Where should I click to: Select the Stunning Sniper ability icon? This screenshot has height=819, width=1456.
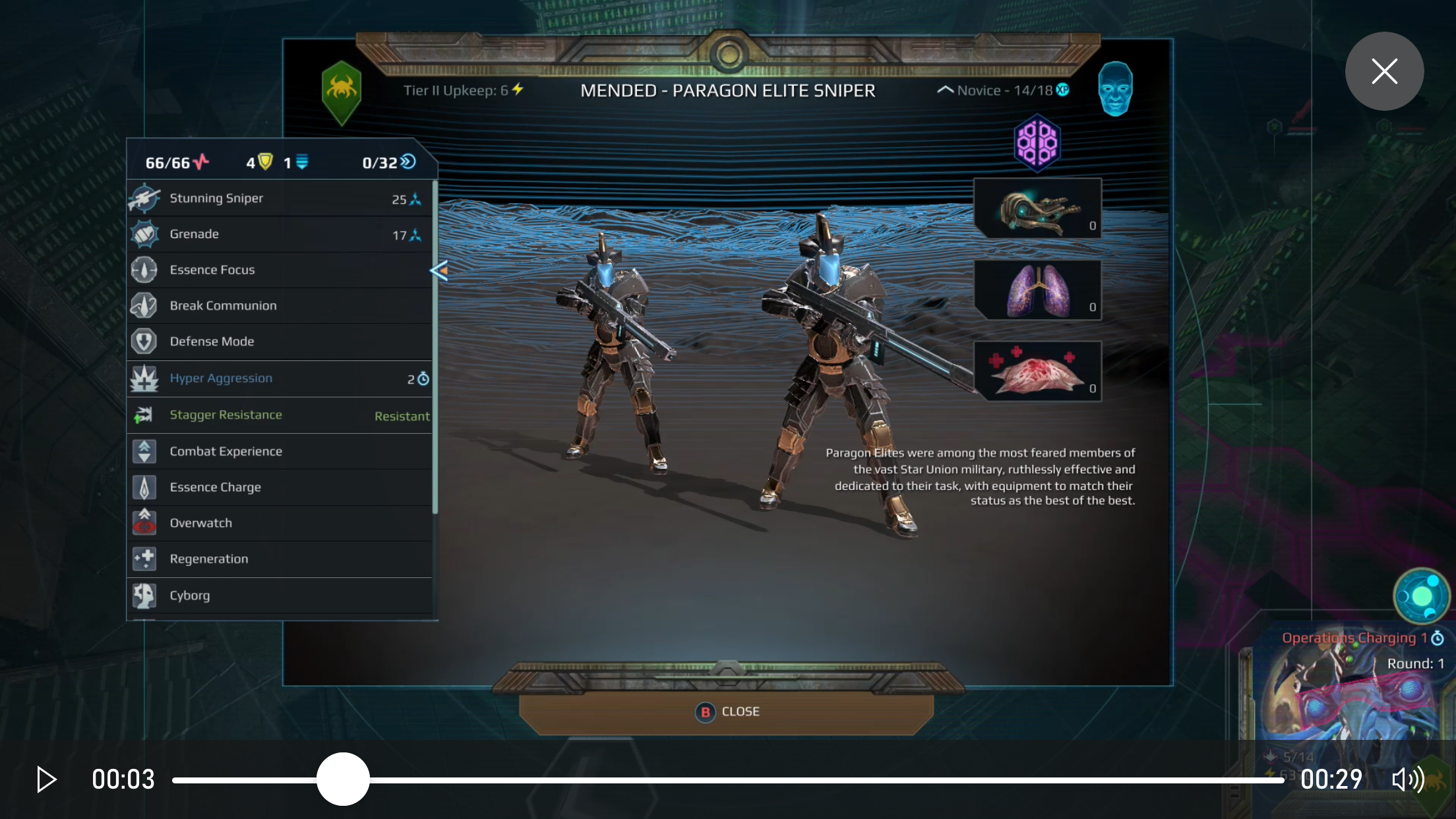145,198
